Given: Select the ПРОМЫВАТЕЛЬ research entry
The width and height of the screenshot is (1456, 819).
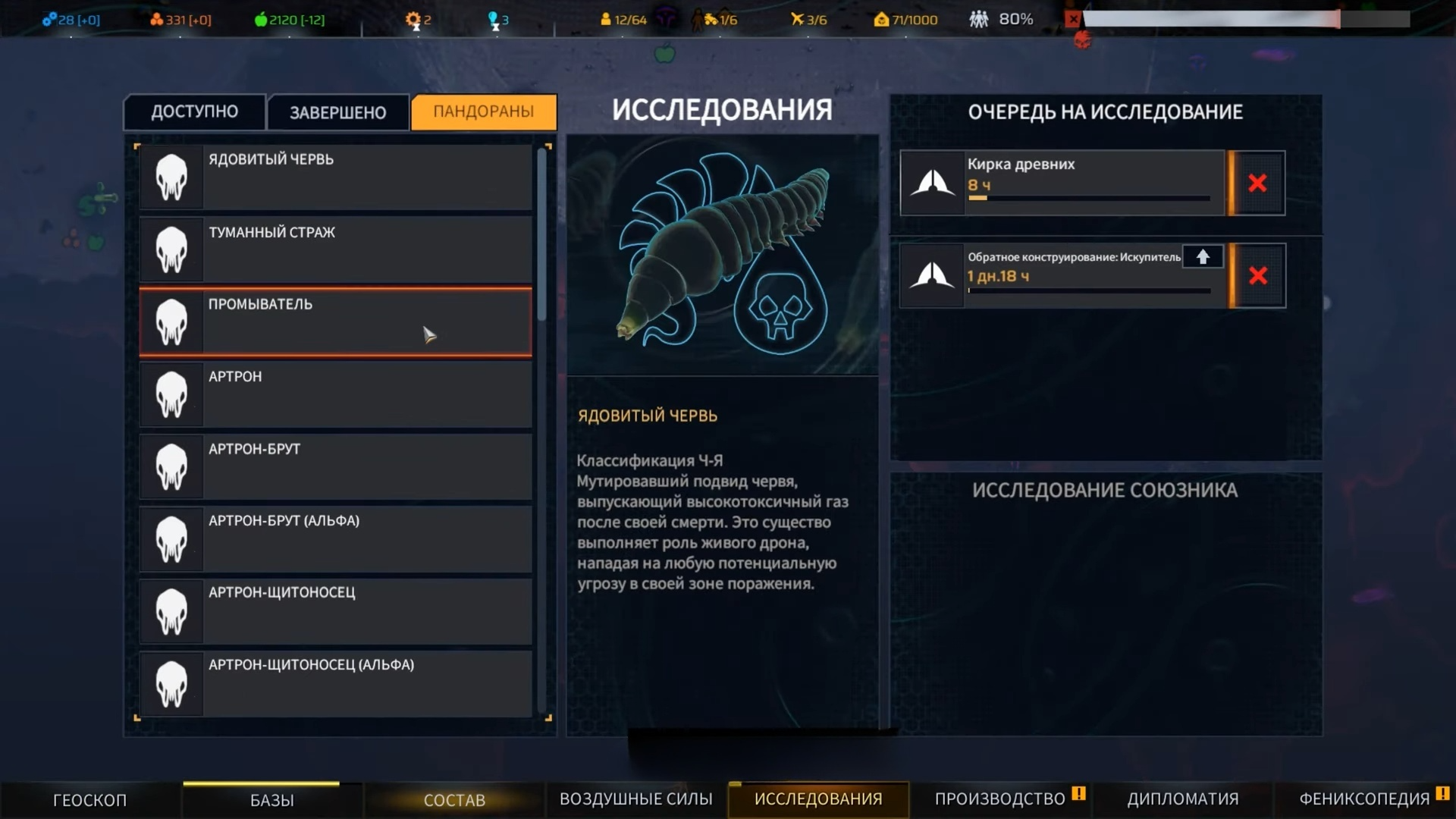Looking at the screenshot, I should [x=335, y=322].
